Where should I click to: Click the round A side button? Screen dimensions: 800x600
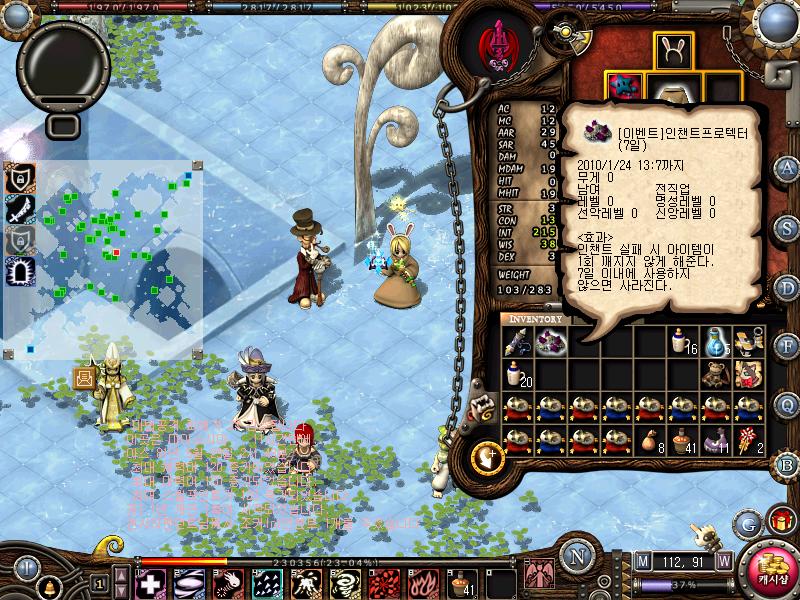[788, 167]
